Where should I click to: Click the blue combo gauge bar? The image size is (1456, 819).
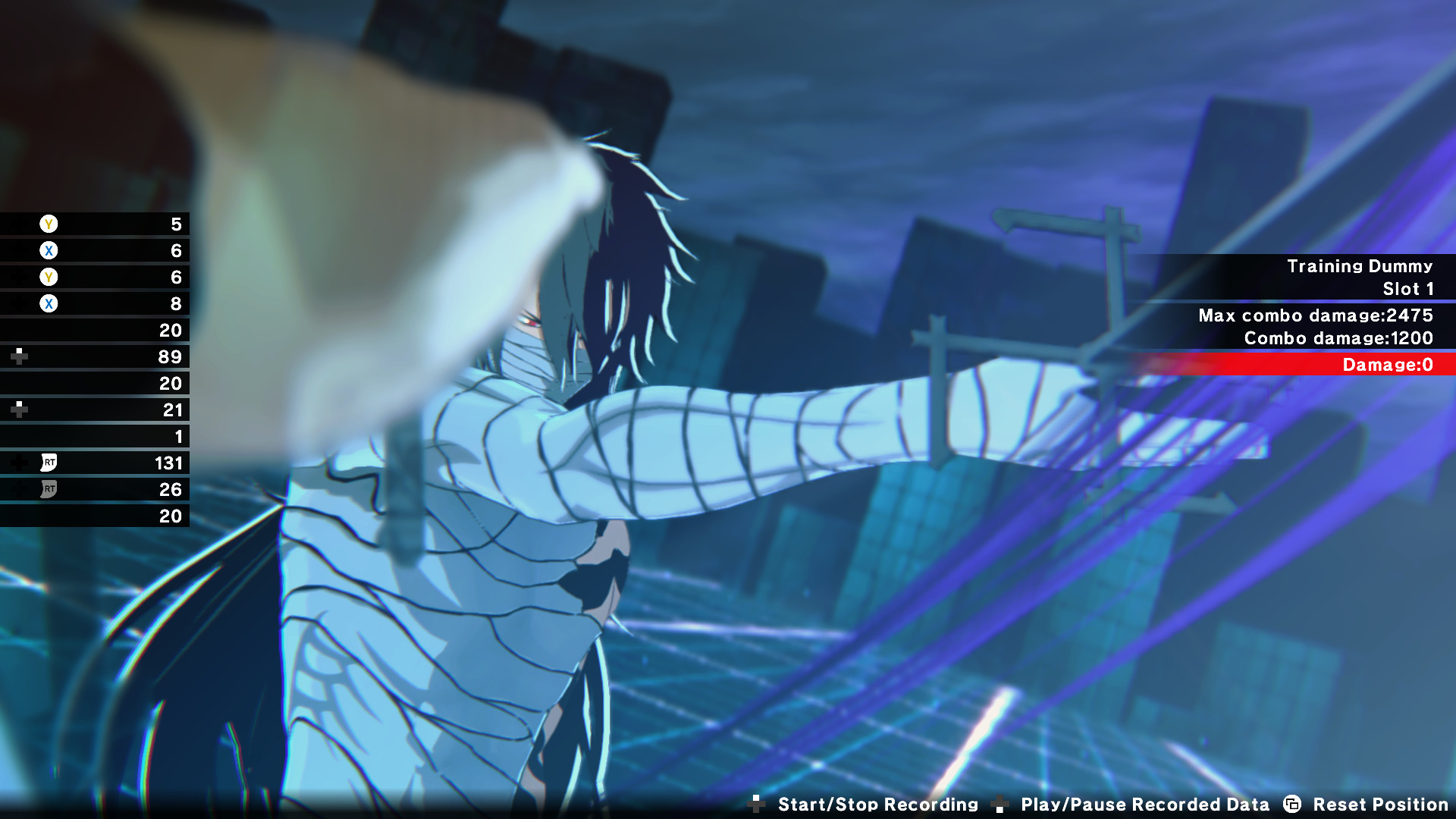[x=1289, y=350]
